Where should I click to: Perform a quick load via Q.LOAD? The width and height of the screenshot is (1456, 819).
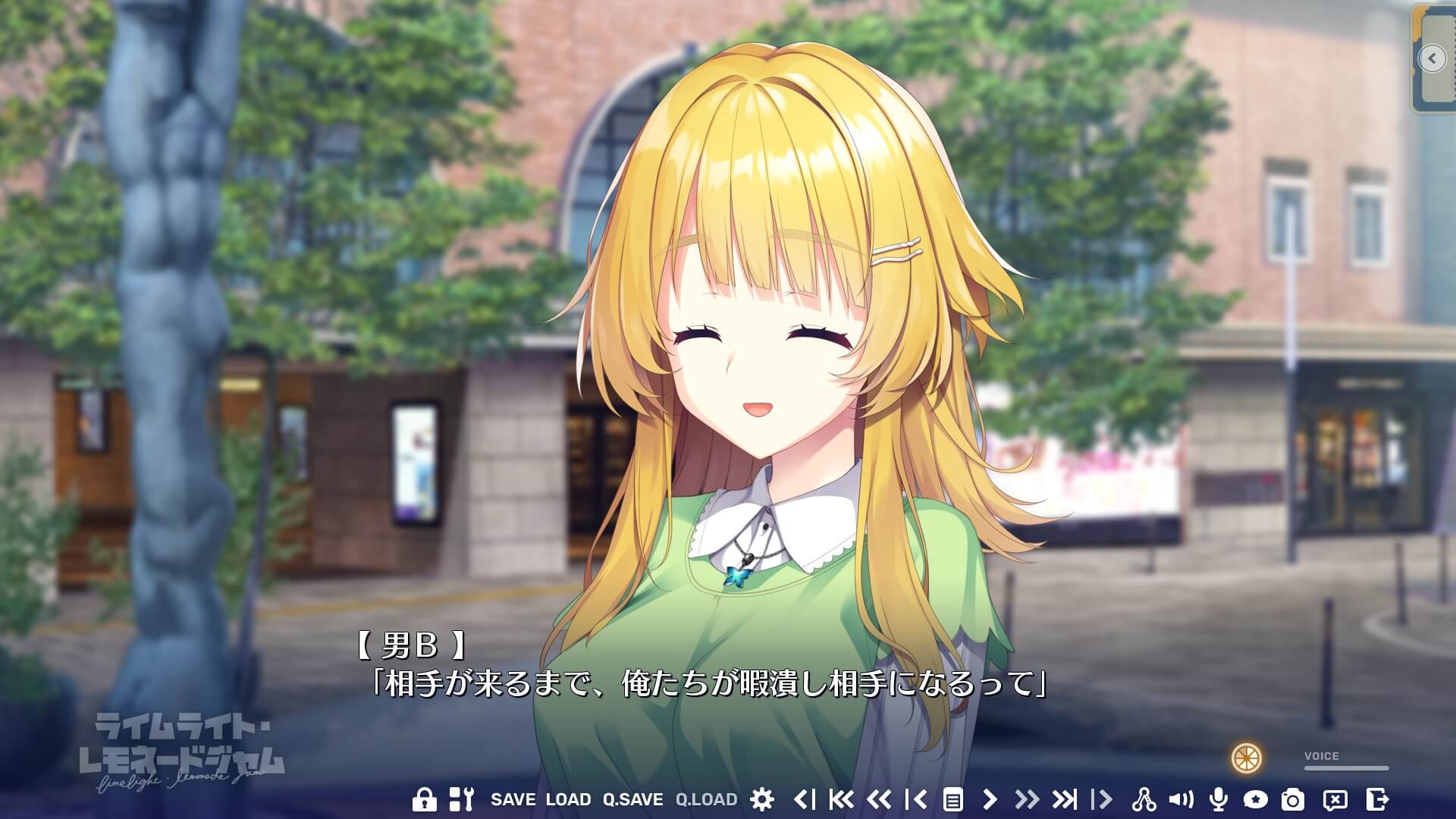707,799
